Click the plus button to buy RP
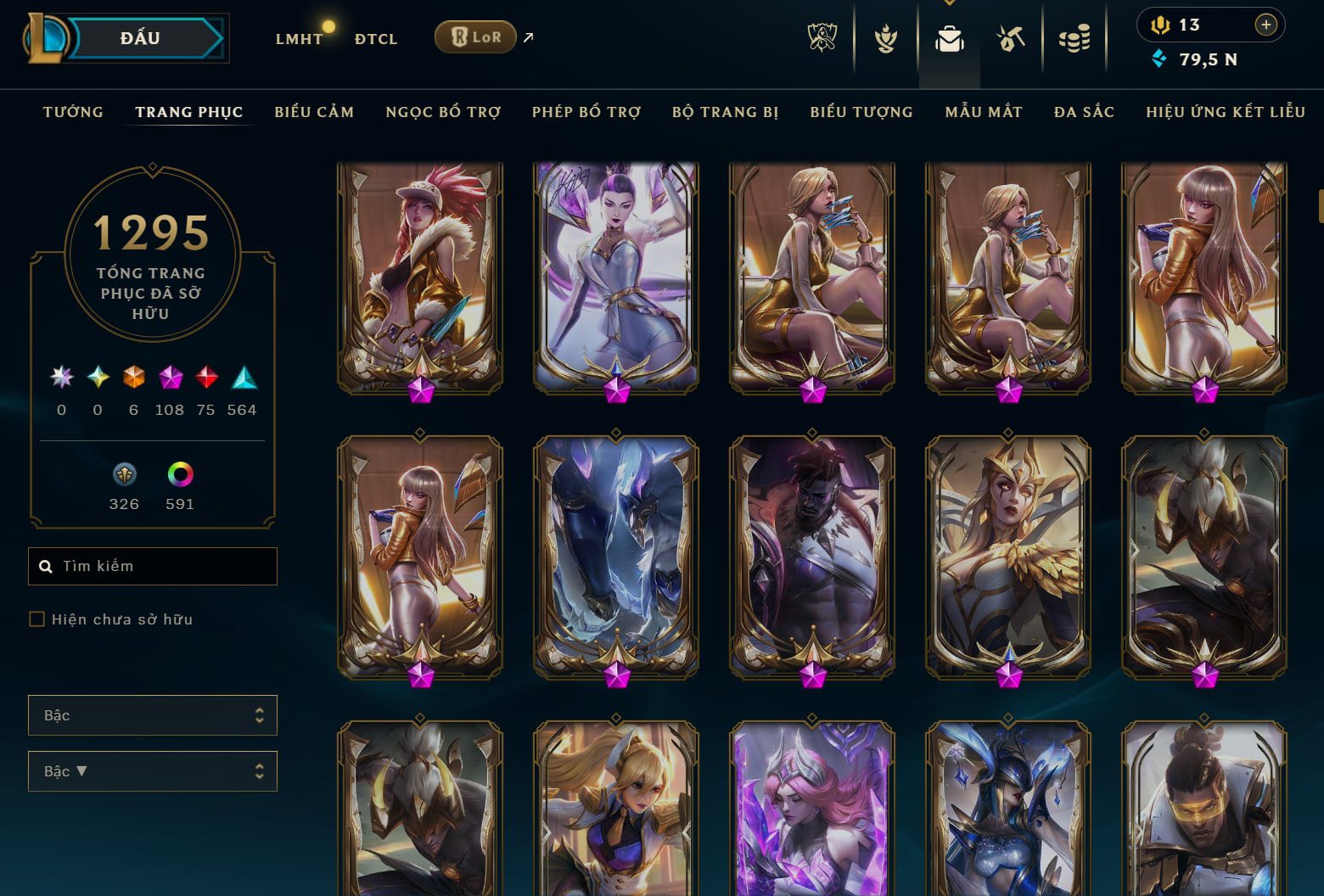The width and height of the screenshot is (1324, 896). pos(1266,25)
